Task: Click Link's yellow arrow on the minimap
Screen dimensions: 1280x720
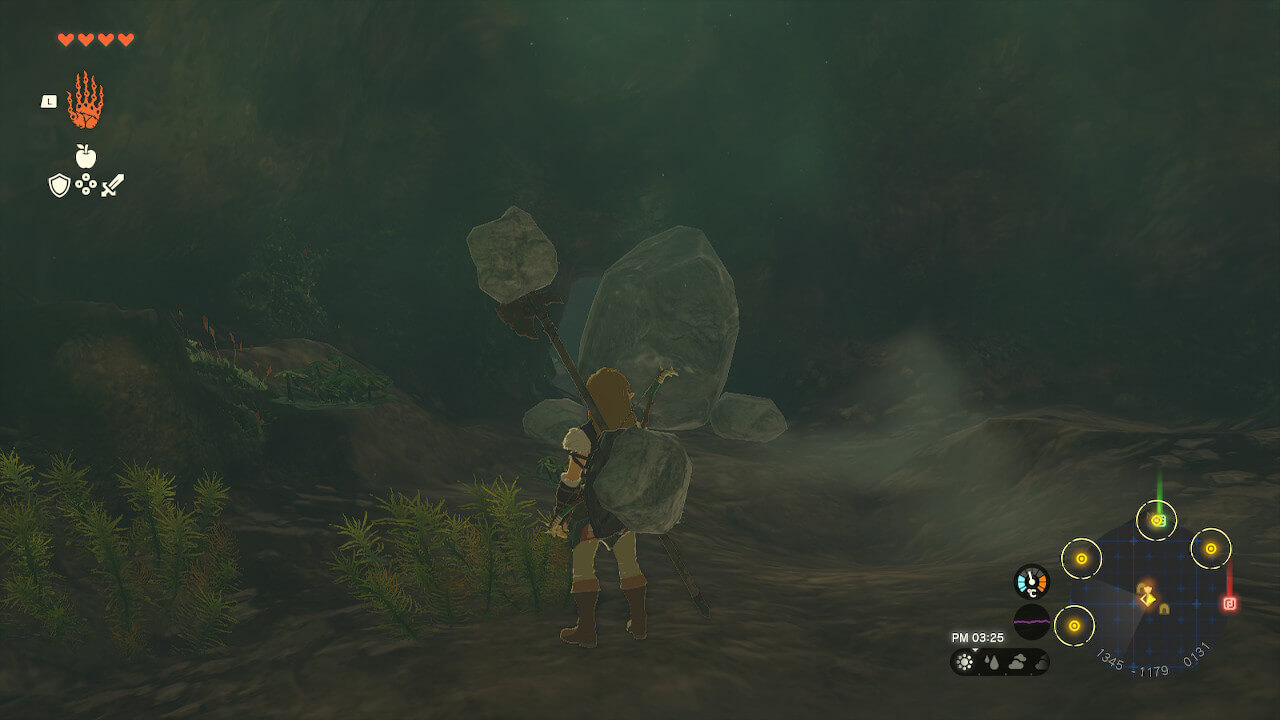Action: point(1148,599)
